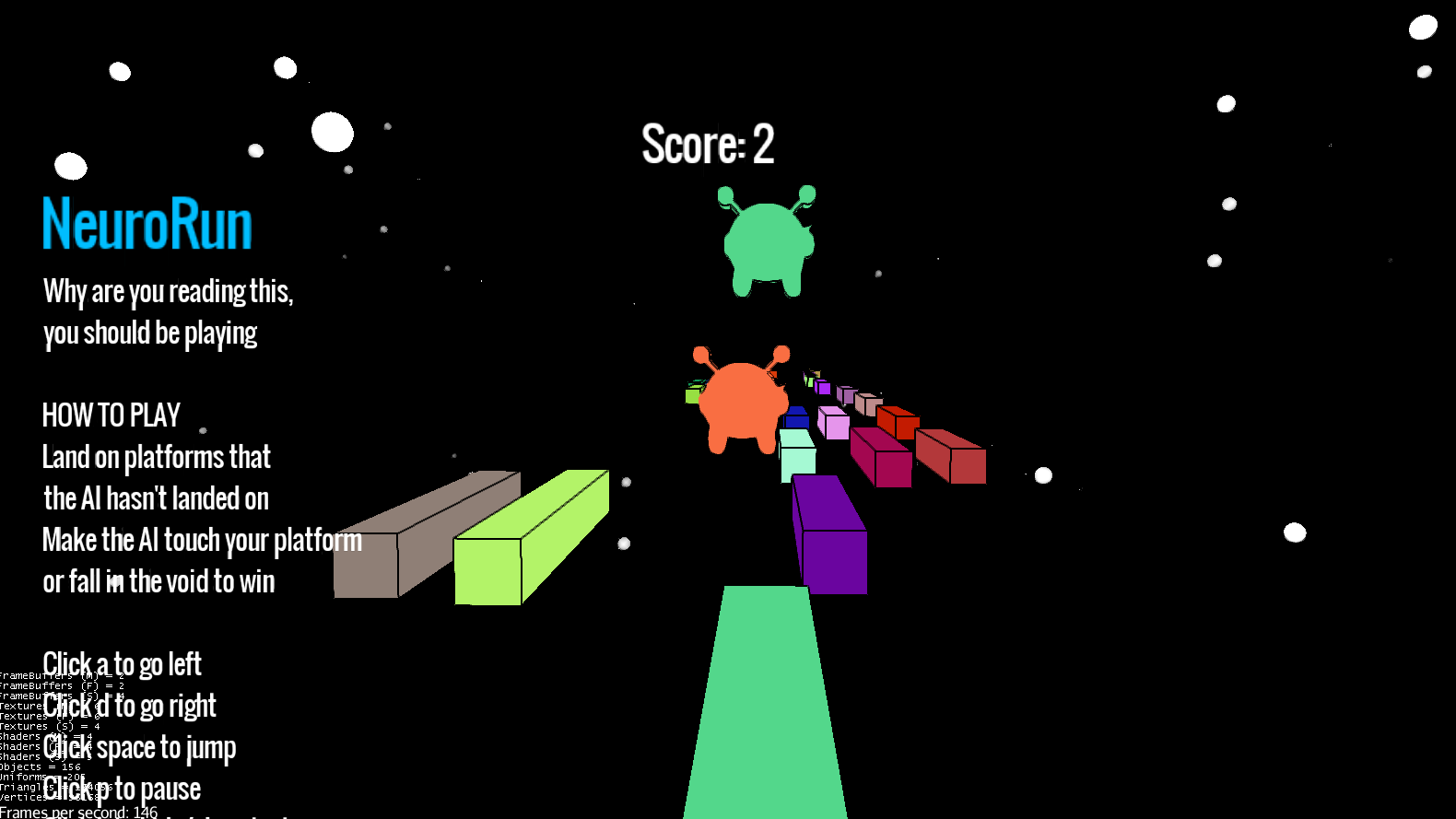Click the 'Frames per second: 146' counter
The height and width of the screenshot is (819, 1456).
click(78, 812)
